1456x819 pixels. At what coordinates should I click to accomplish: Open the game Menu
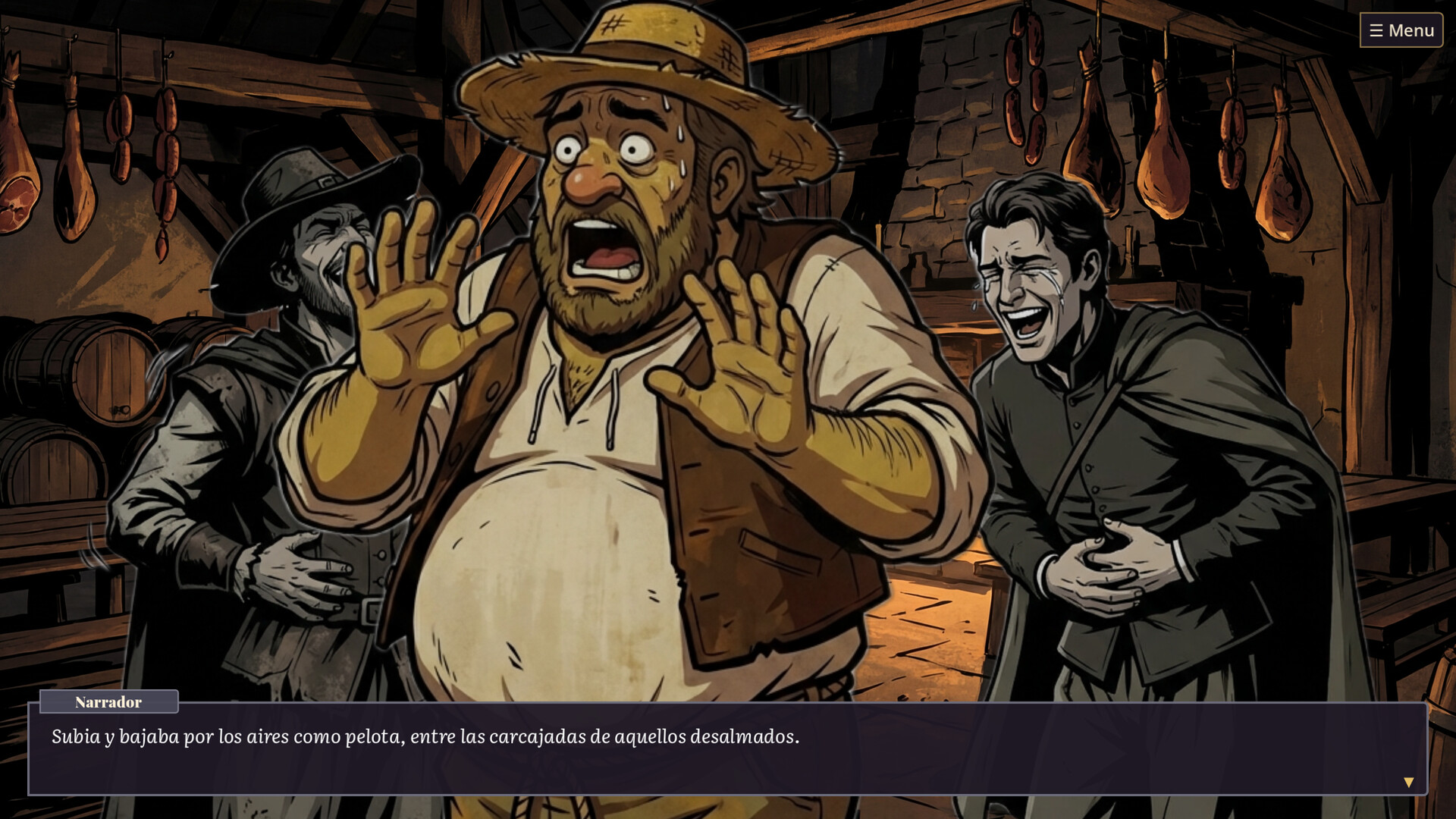[x=1401, y=30]
